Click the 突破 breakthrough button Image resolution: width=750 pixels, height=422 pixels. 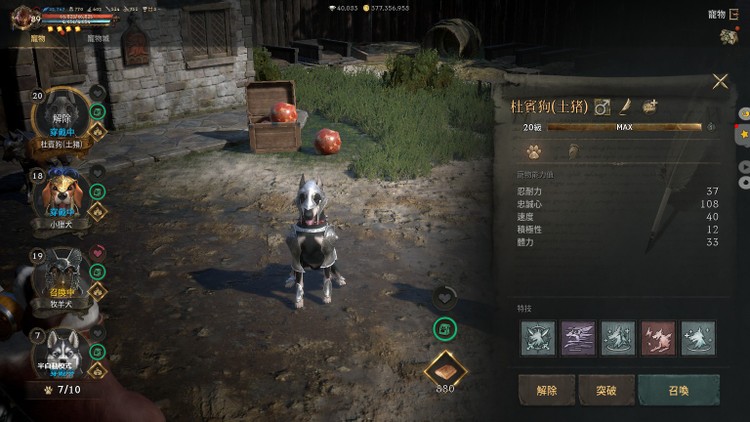pyautogui.click(x=607, y=390)
